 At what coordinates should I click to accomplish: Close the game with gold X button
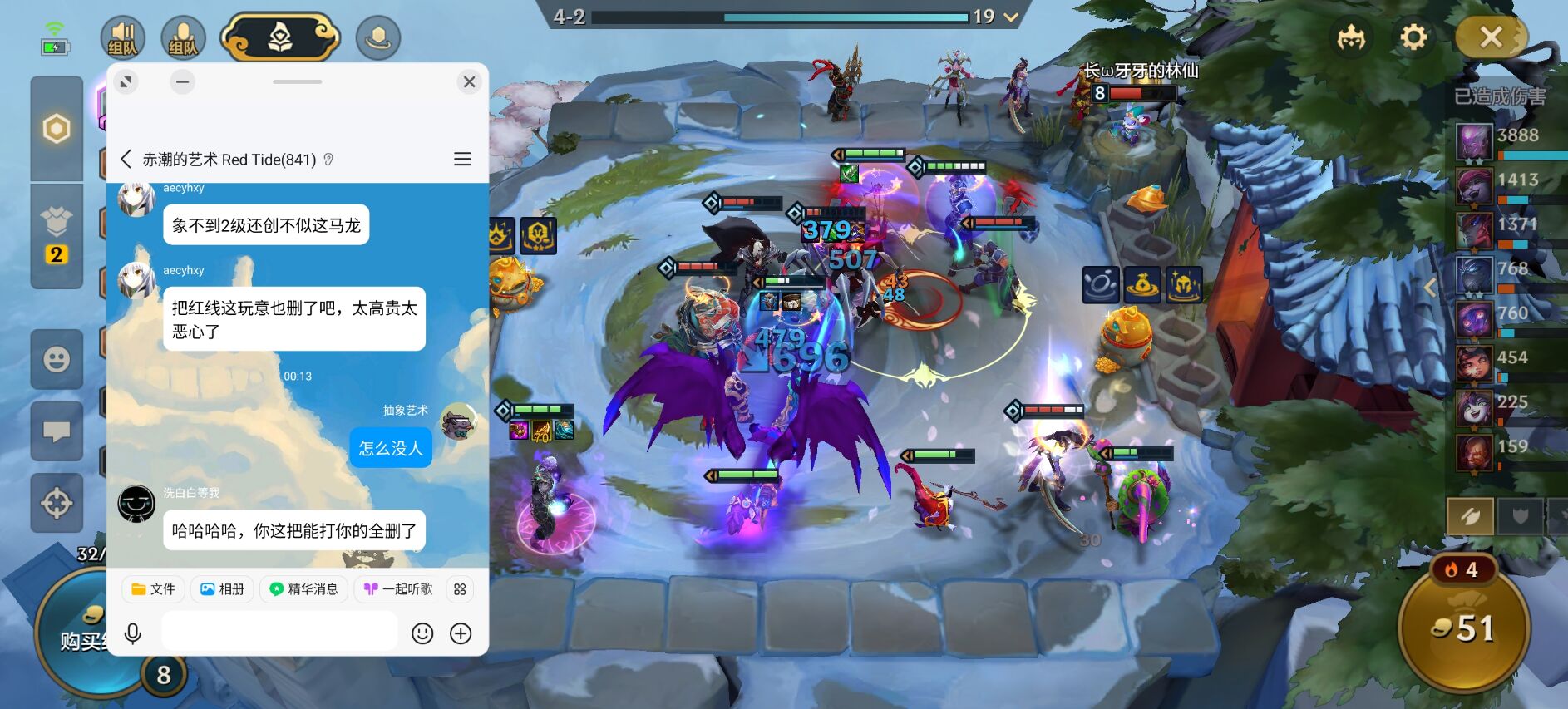coord(1491,37)
